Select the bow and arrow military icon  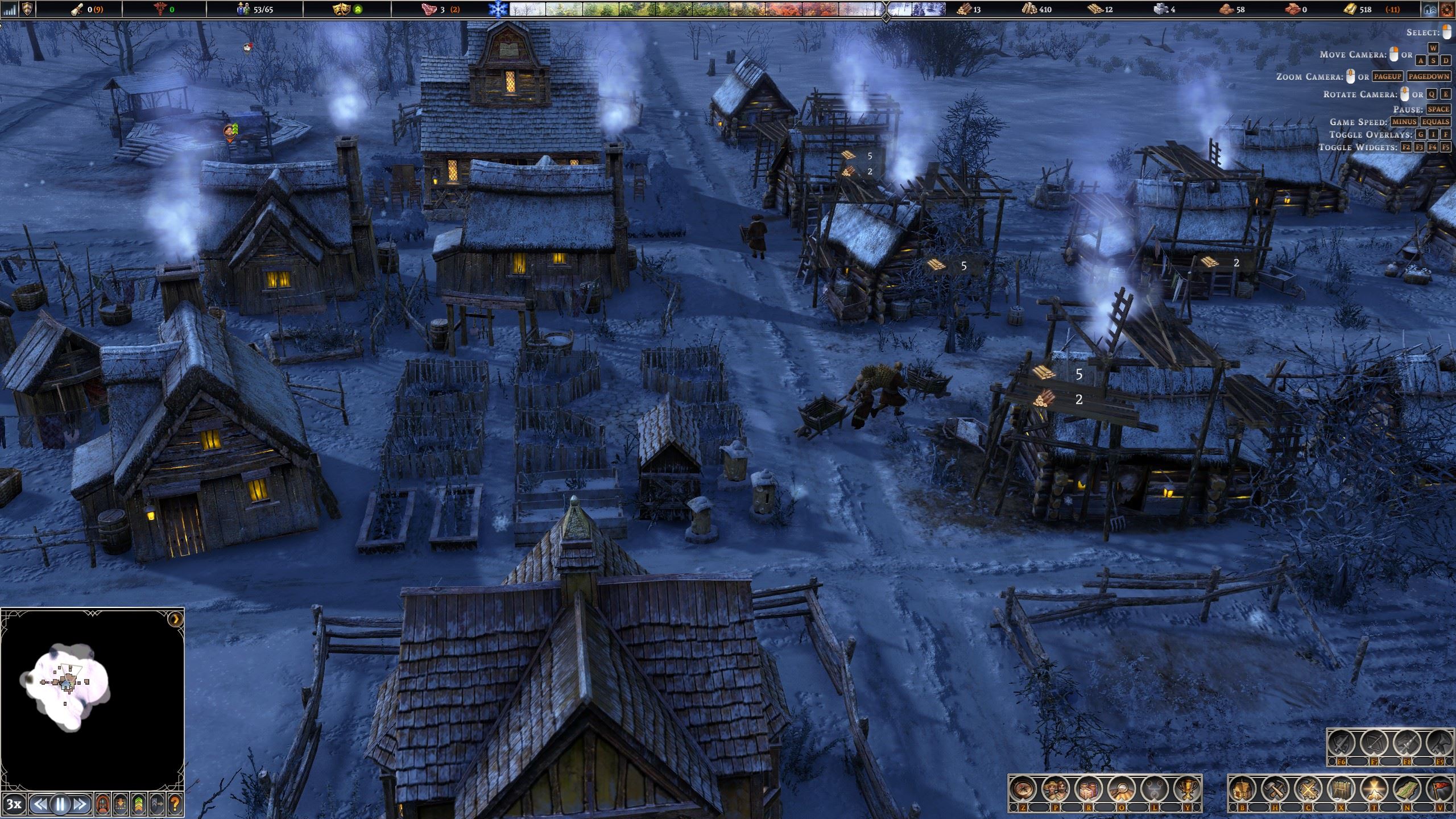click(x=1375, y=744)
